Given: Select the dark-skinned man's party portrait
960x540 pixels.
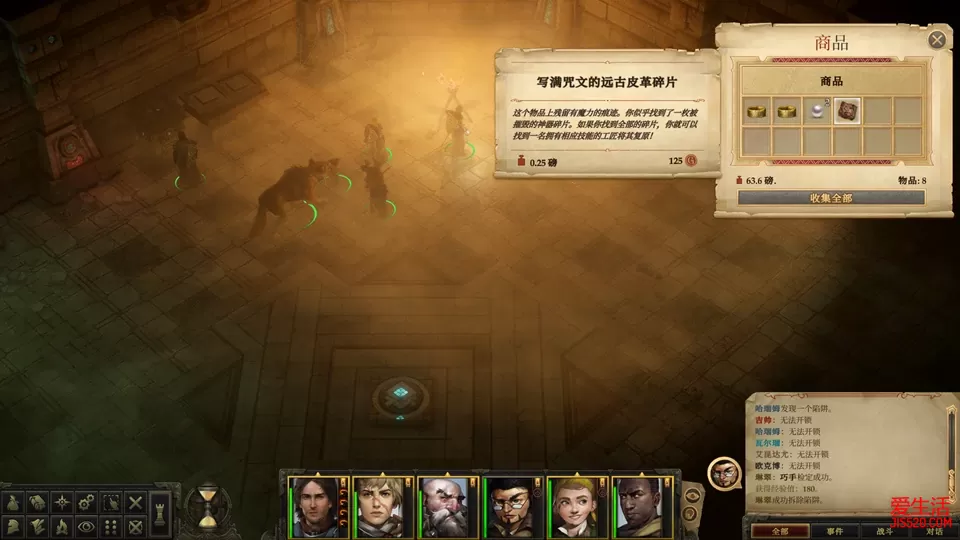Looking at the screenshot, I should (639, 505).
